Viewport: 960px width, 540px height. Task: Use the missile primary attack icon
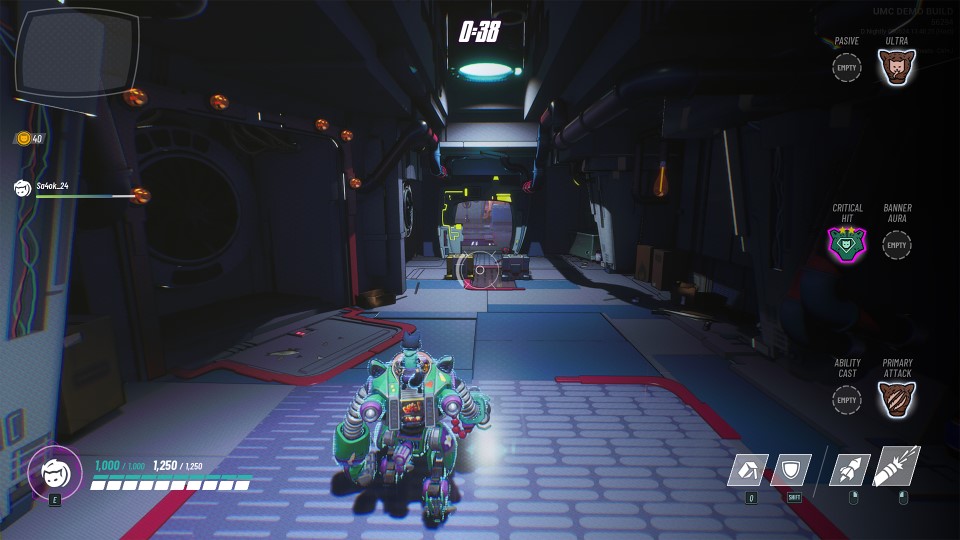click(897, 467)
